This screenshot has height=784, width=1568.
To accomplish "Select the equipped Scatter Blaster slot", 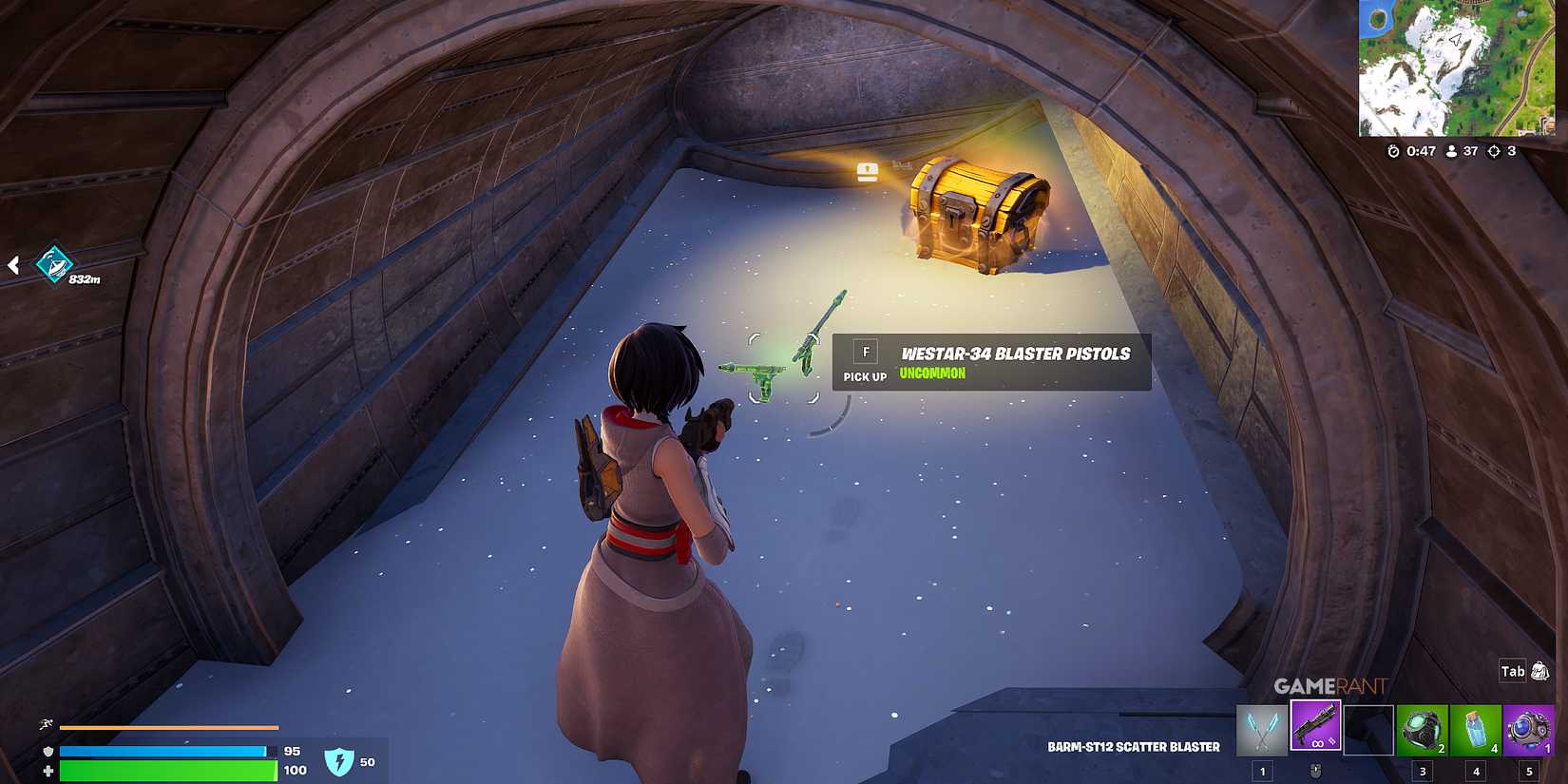I will click(x=1316, y=724).
